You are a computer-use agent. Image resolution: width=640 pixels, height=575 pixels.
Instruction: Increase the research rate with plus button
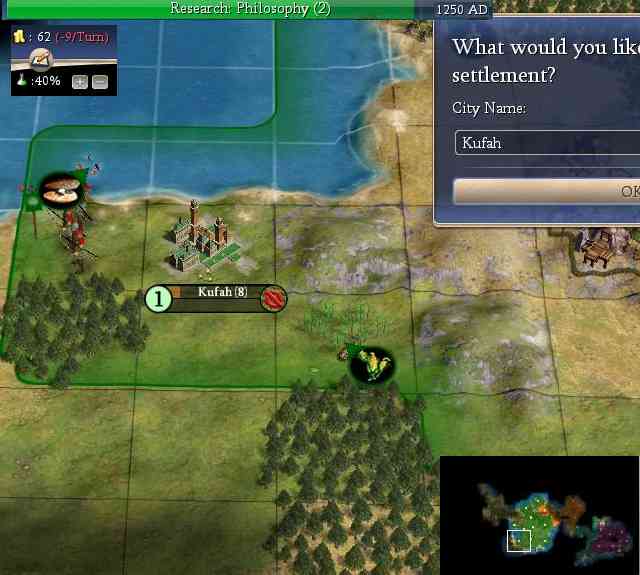80,82
